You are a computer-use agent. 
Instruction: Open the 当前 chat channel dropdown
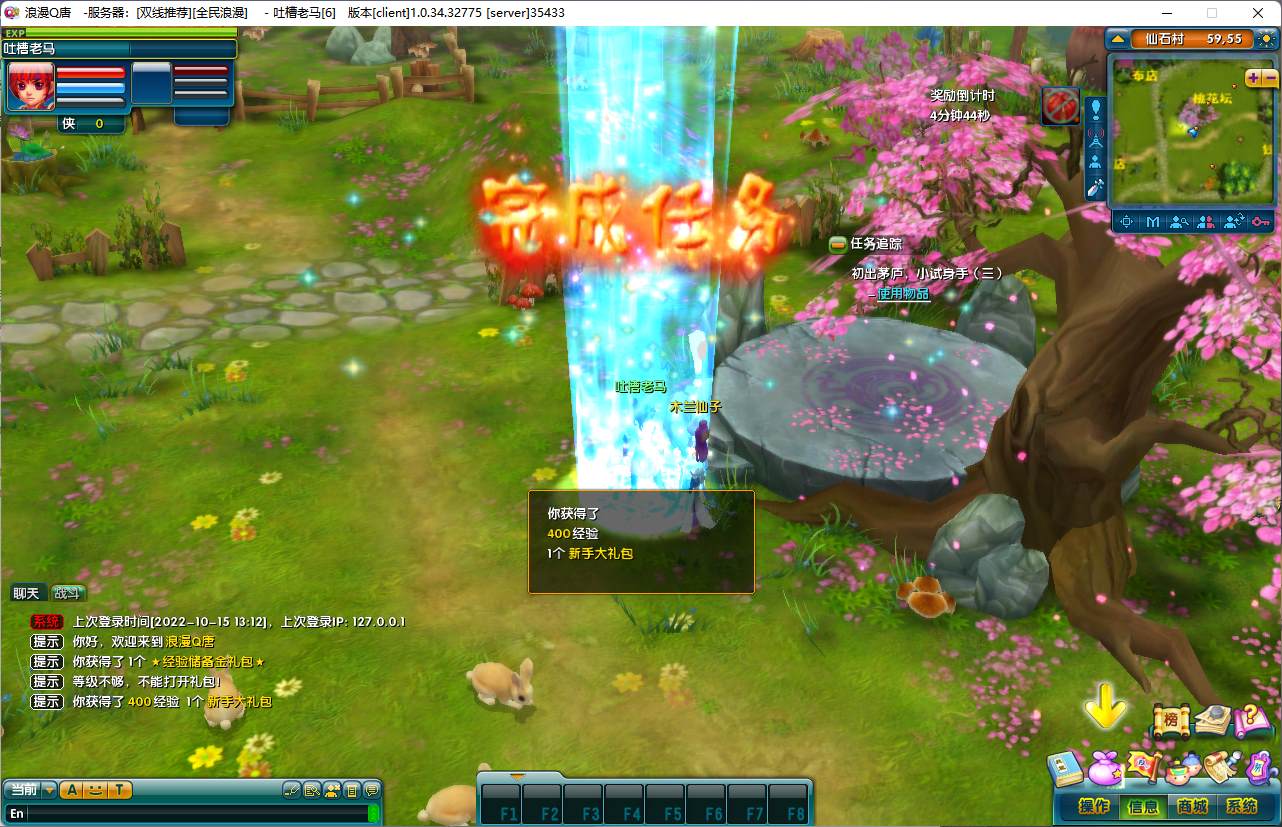coord(49,790)
